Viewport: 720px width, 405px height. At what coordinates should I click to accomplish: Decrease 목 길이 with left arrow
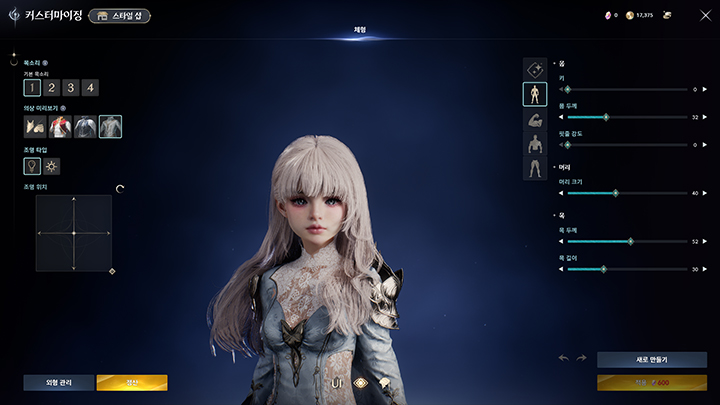[x=561, y=269]
